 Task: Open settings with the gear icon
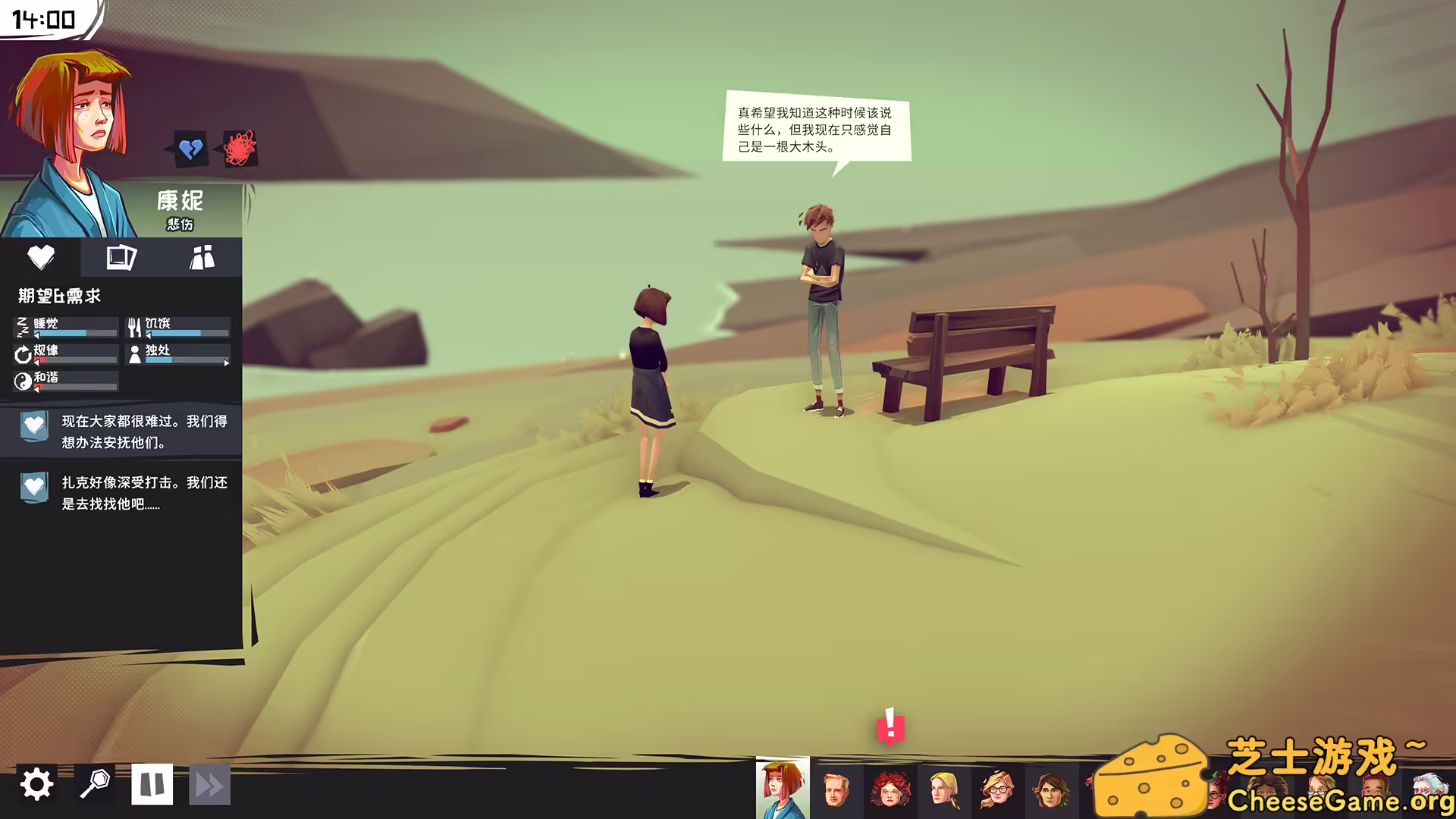tap(38, 784)
